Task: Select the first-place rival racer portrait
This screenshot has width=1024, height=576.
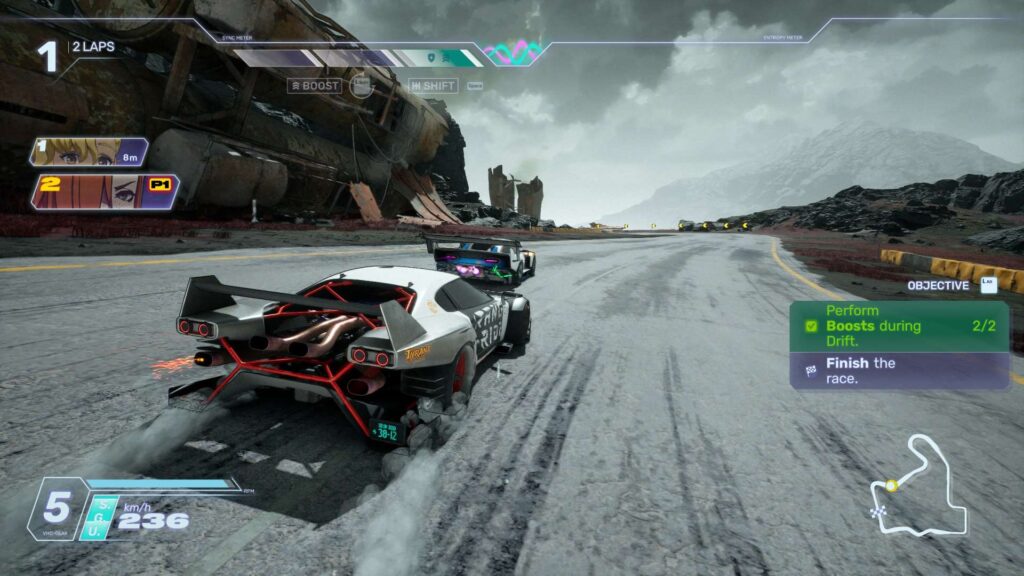Action: click(90, 152)
